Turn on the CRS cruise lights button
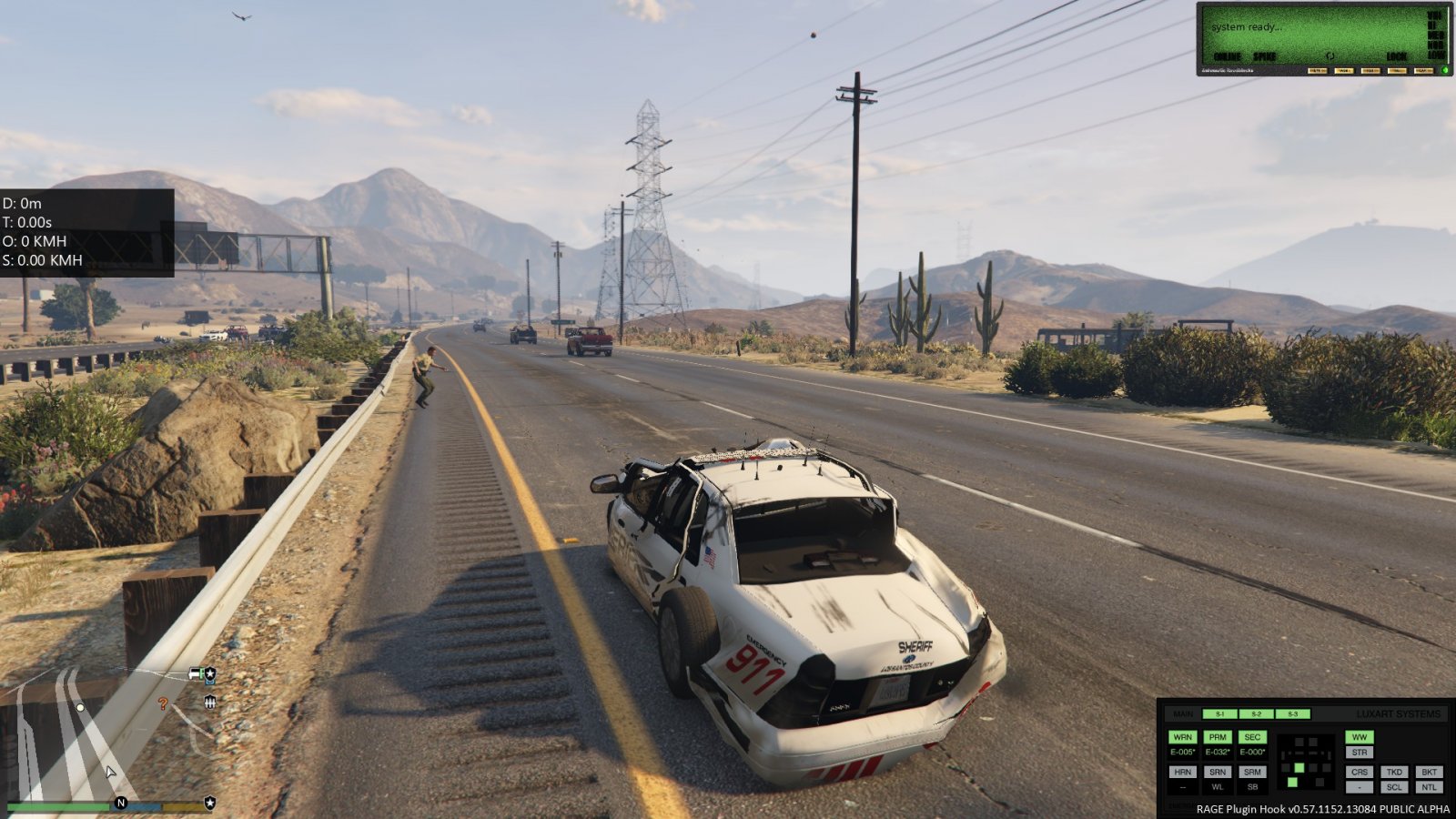The height and width of the screenshot is (819, 1456). [1360, 772]
